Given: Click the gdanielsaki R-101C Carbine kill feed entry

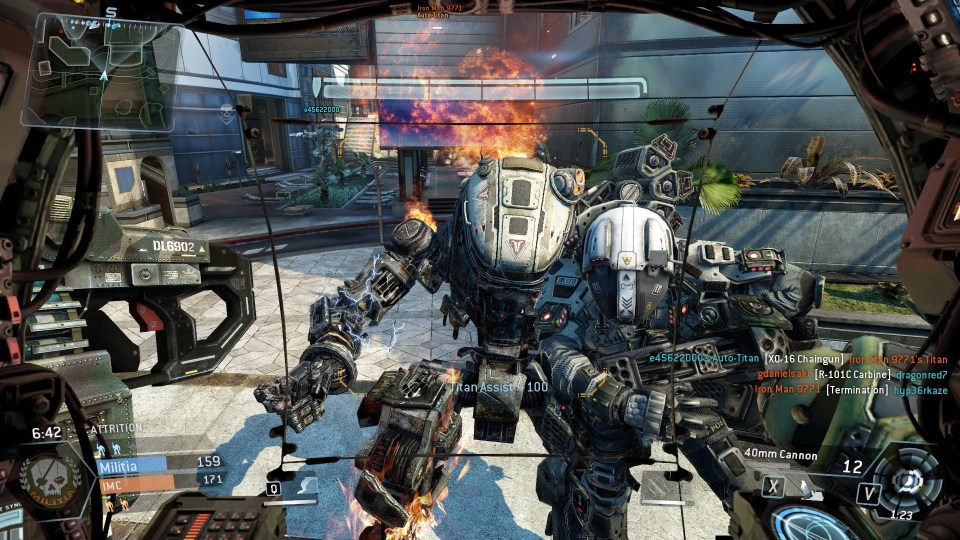Looking at the screenshot, I should (x=856, y=373).
